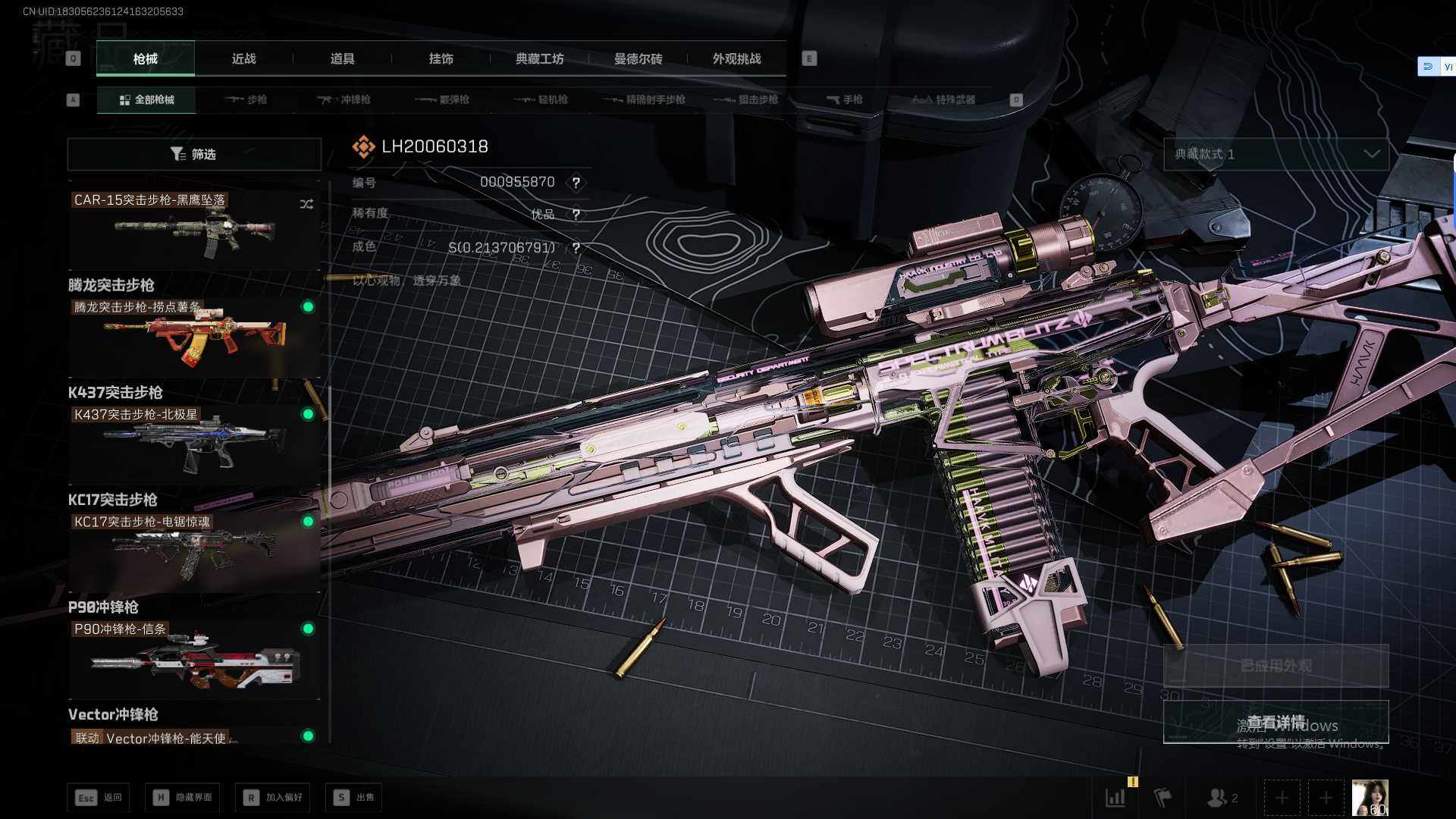Select the CAR-15 黑鹰坠落 skin
Viewport: 1456px width, 819px height.
[x=194, y=227]
